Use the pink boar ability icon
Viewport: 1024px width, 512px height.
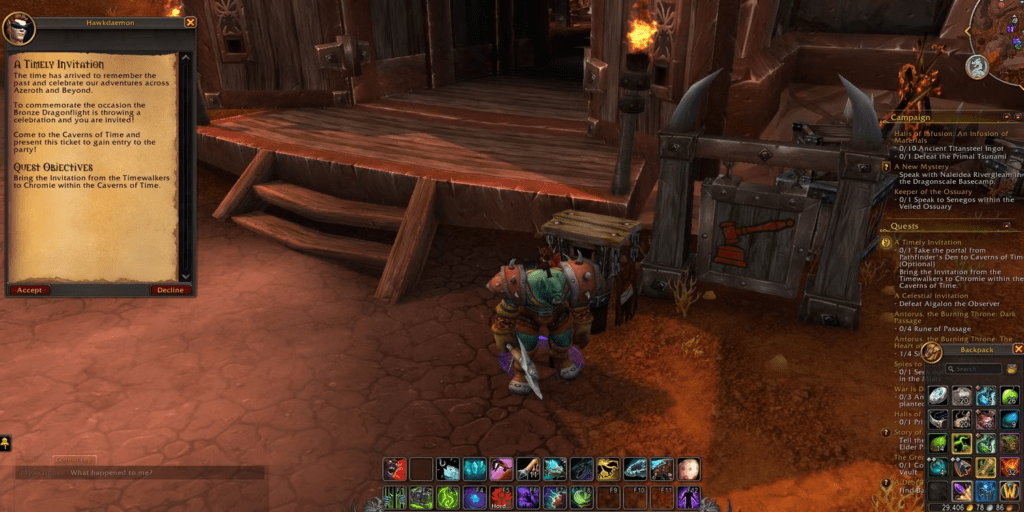pyautogui.click(x=500, y=469)
